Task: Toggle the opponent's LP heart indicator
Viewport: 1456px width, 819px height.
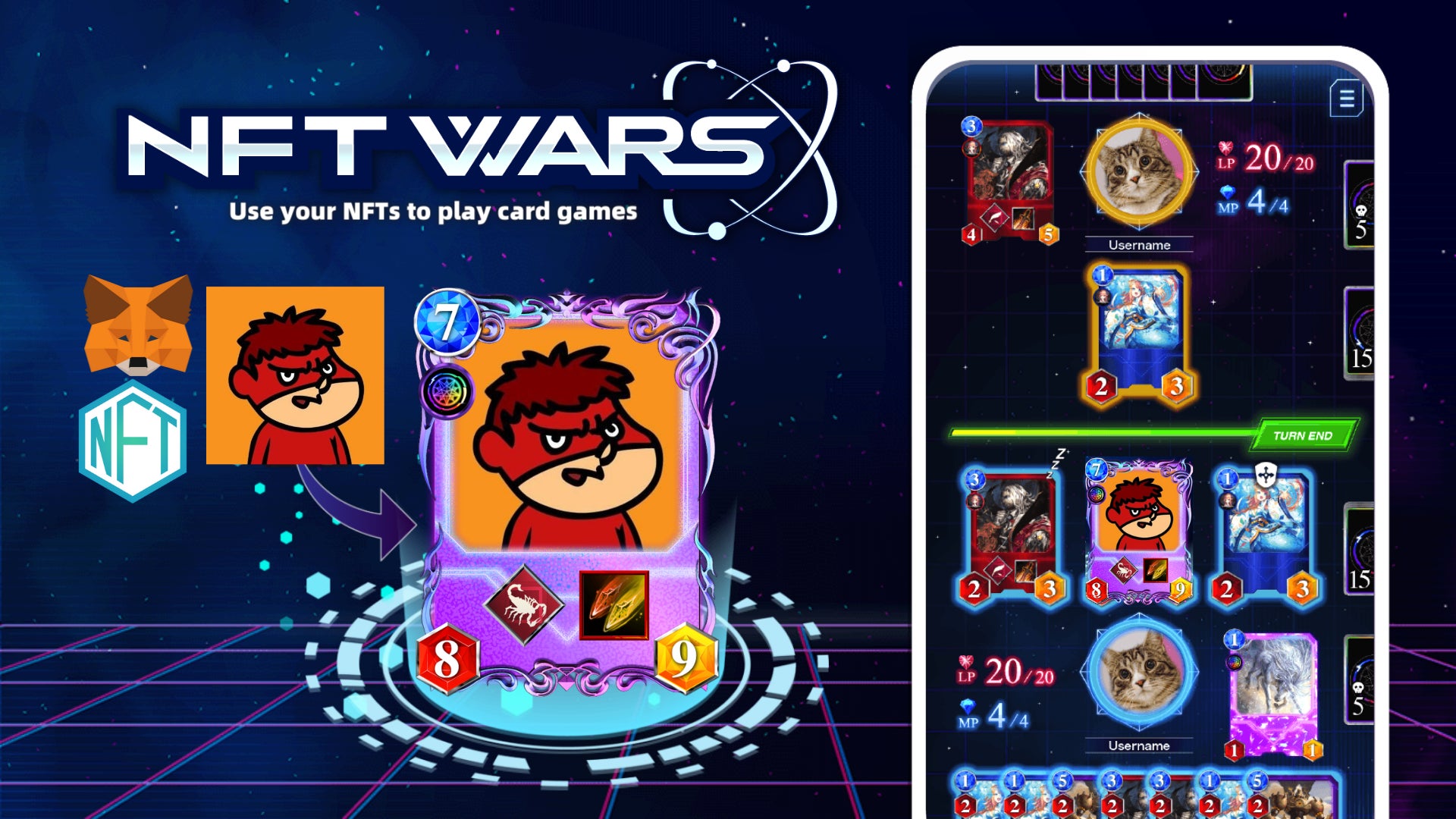Action: click(1227, 151)
